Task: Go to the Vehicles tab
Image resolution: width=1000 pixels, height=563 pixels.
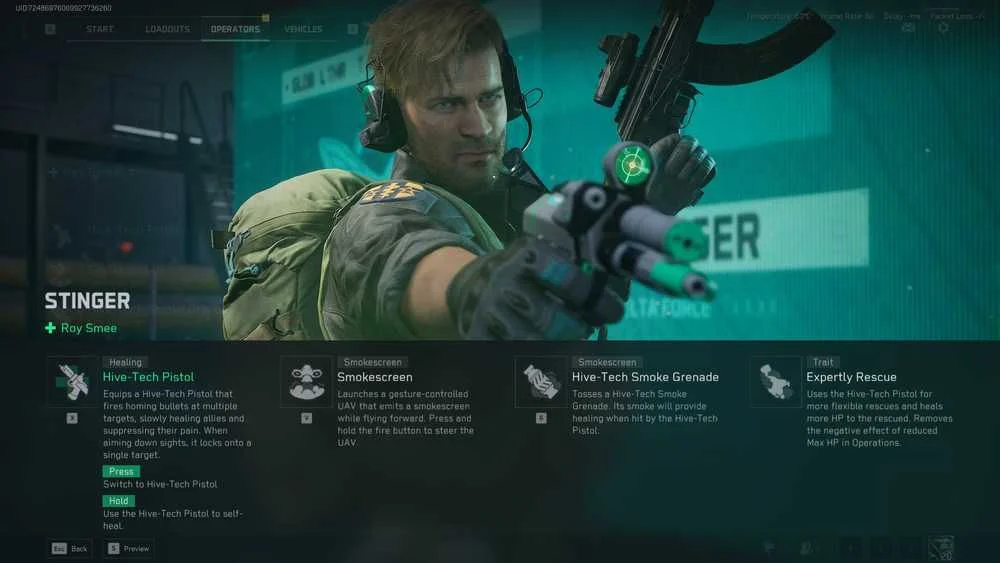Action: coord(303,29)
